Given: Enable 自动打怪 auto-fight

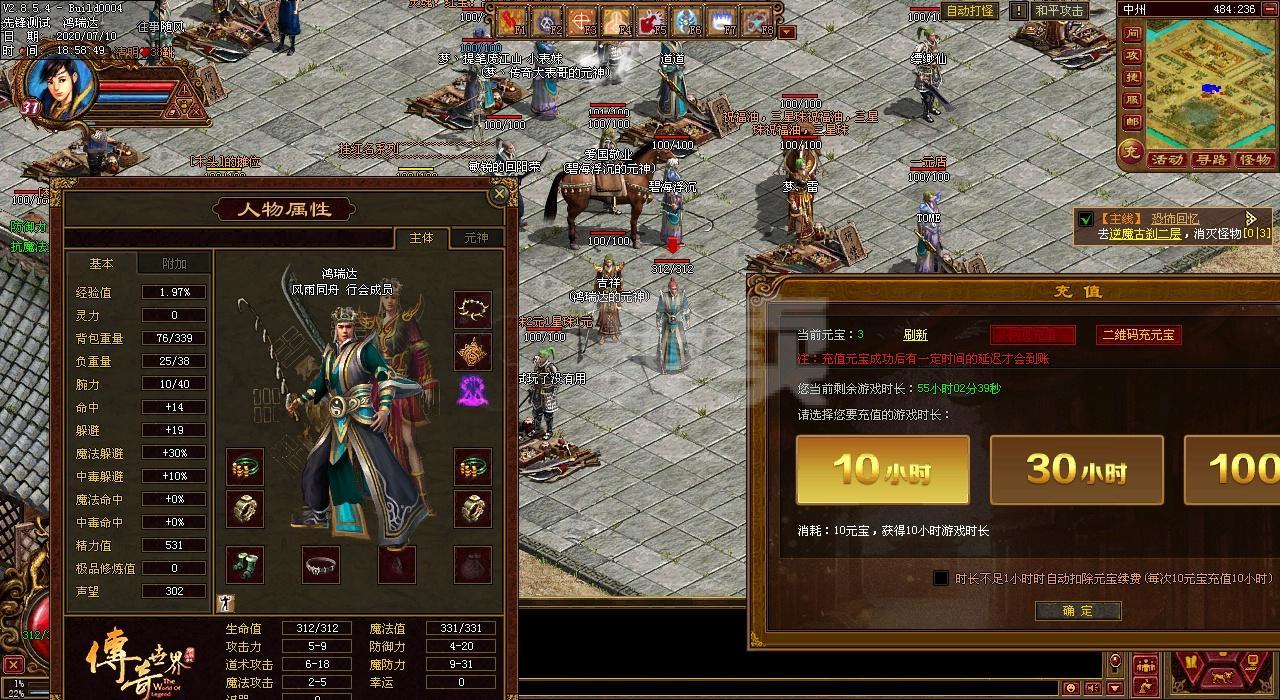Looking at the screenshot, I should pos(970,11).
